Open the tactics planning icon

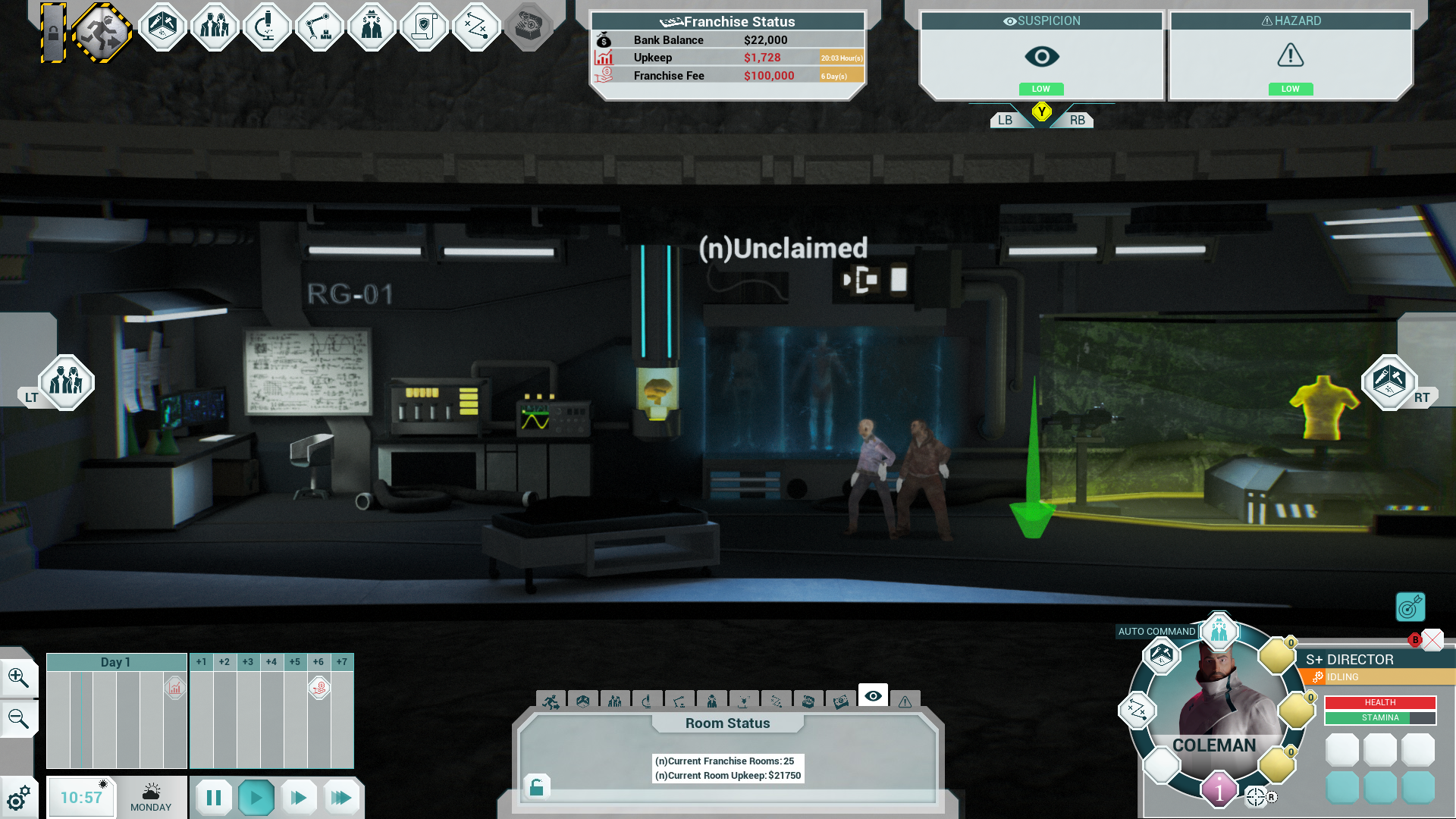476,27
